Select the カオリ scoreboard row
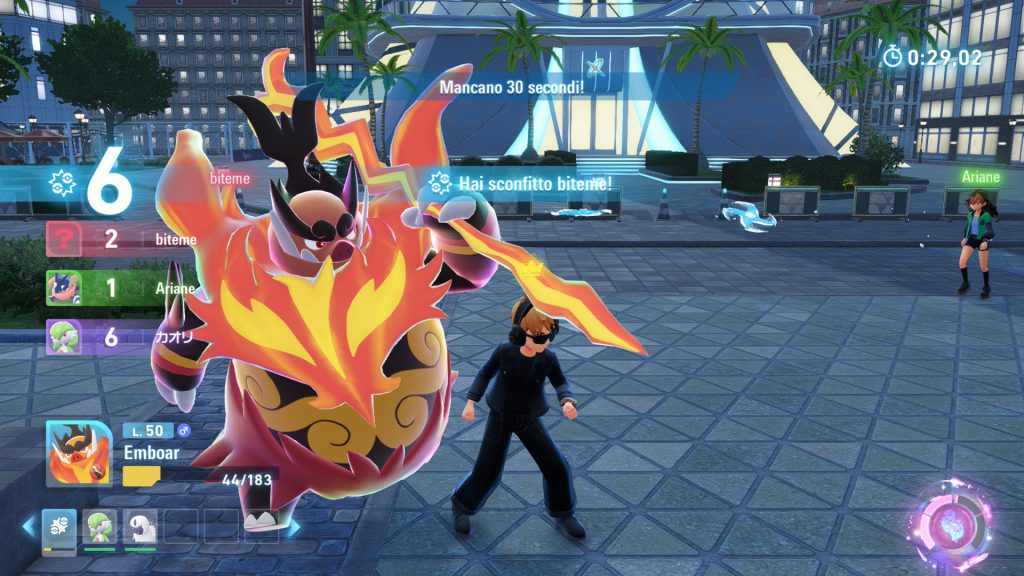The width and height of the screenshot is (1024, 576). click(x=120, y=337)
